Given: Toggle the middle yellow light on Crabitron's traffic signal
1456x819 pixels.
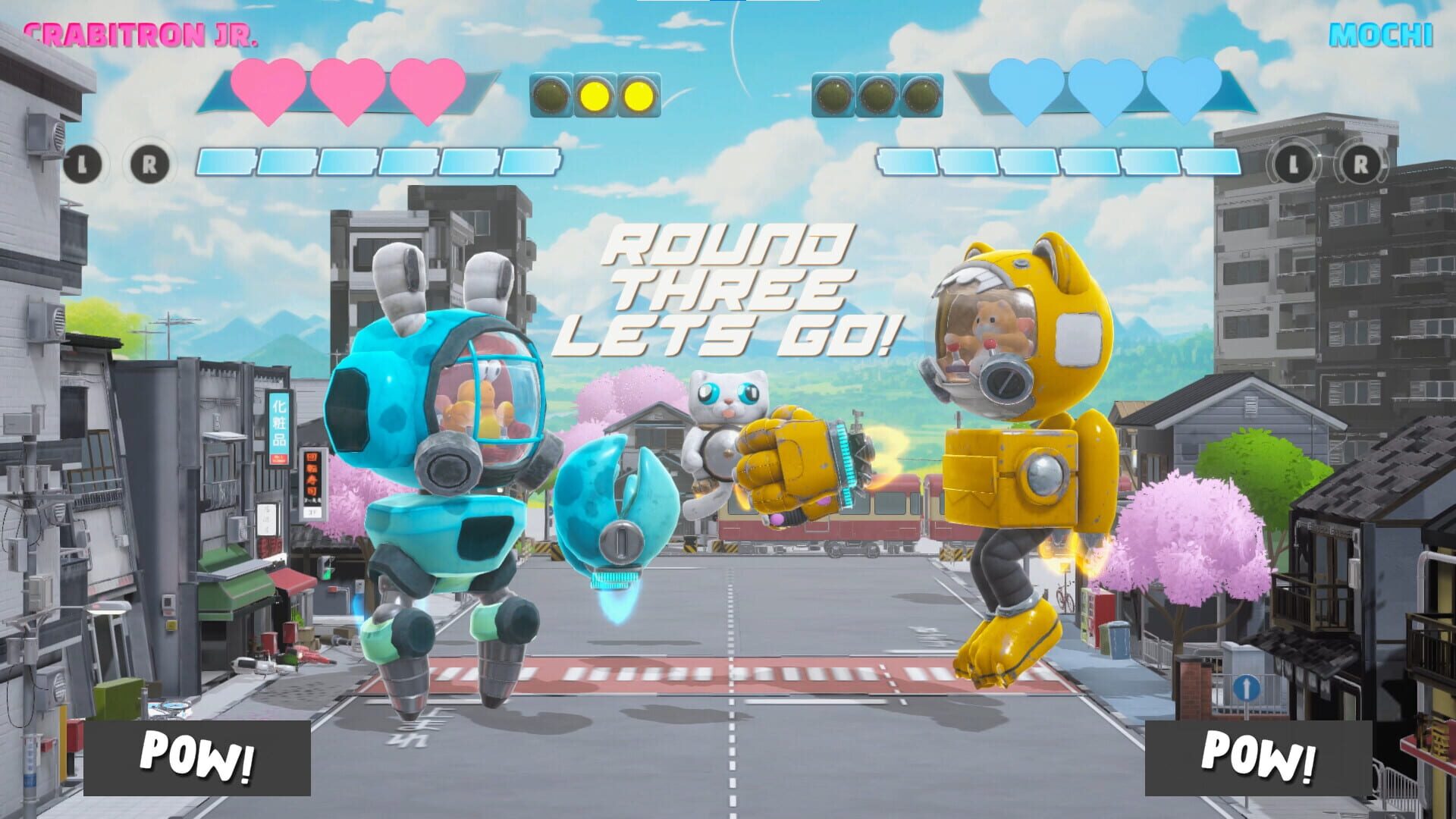Looking at the screenshot, I should coord(593,94).
